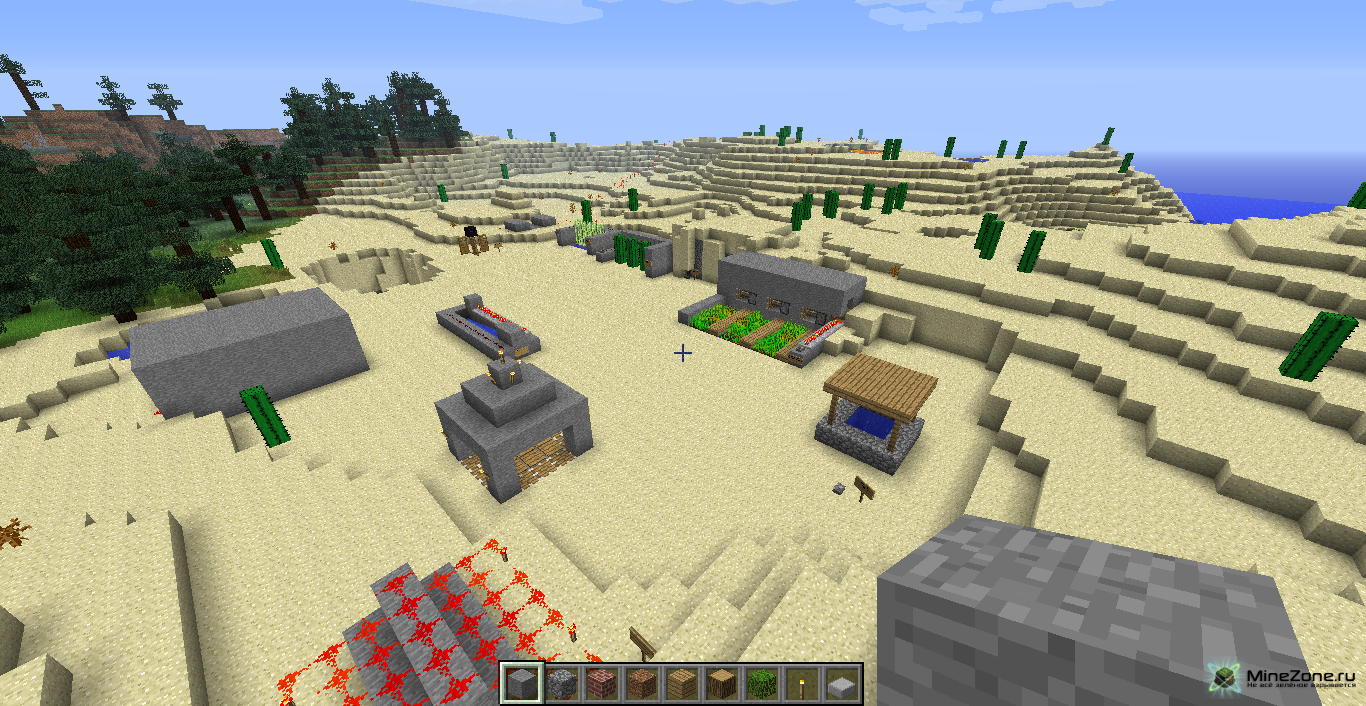Choose the oak log hotbar slot
Viewport: 1366px width, 706px height.
pos(721,684)
